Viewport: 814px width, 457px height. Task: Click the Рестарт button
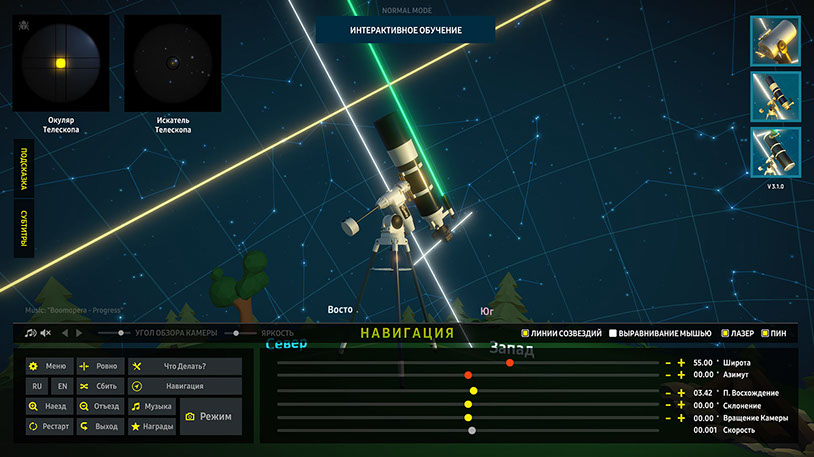tap(49, 427)
